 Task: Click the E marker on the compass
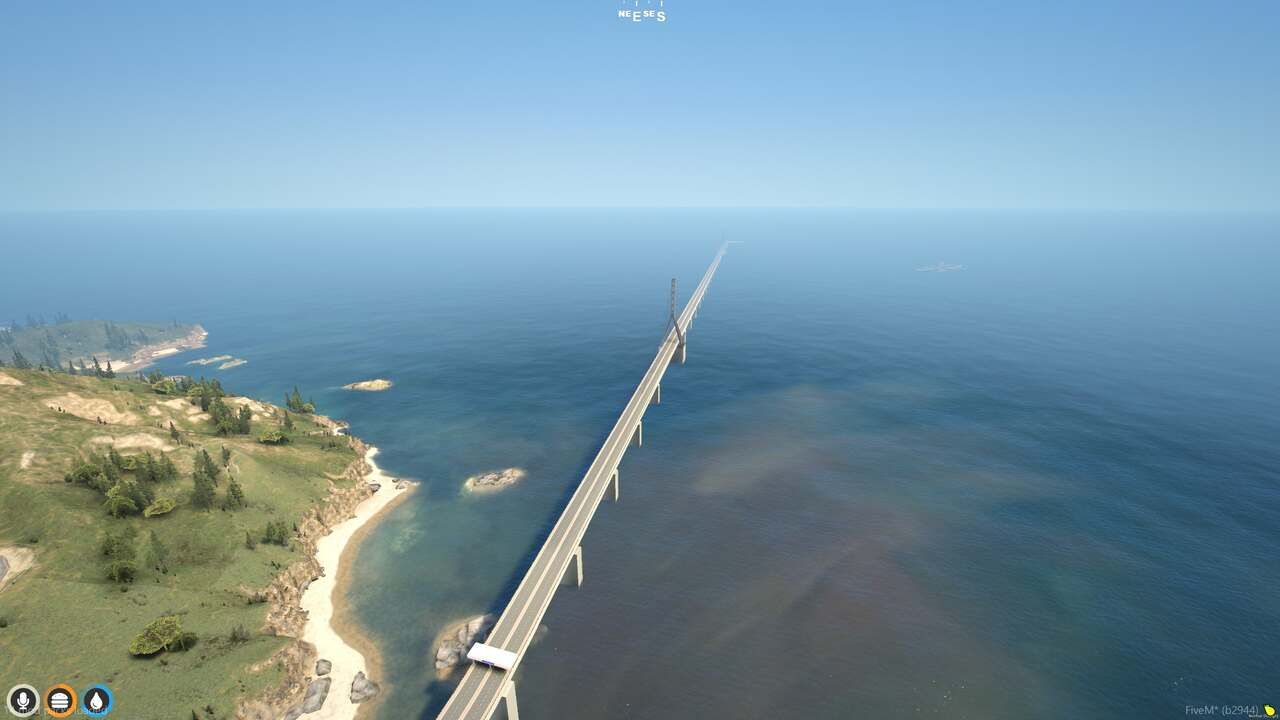[x=638, y=17]
